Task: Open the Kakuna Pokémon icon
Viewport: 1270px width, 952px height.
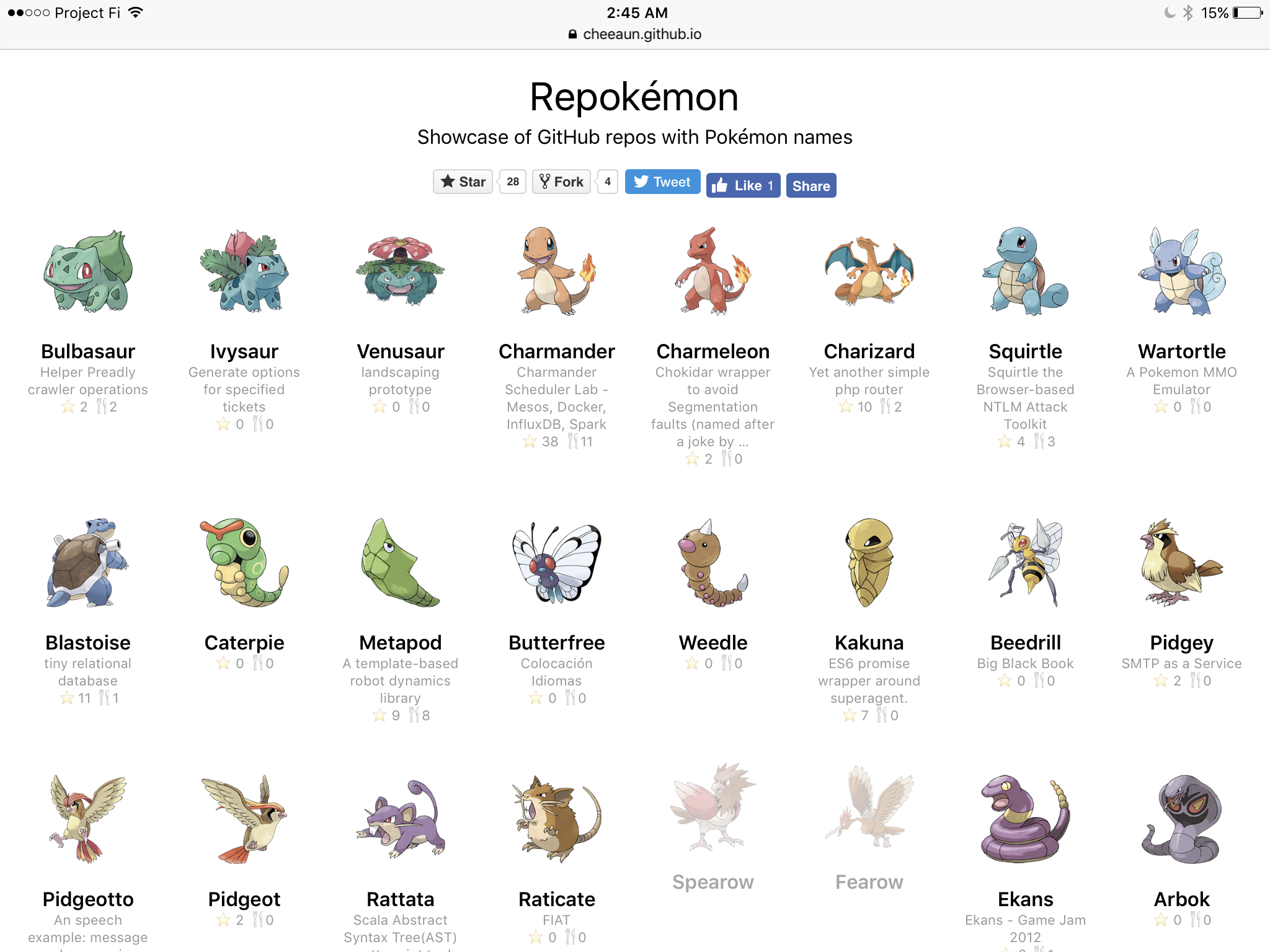Action: [x=869, y=563]
